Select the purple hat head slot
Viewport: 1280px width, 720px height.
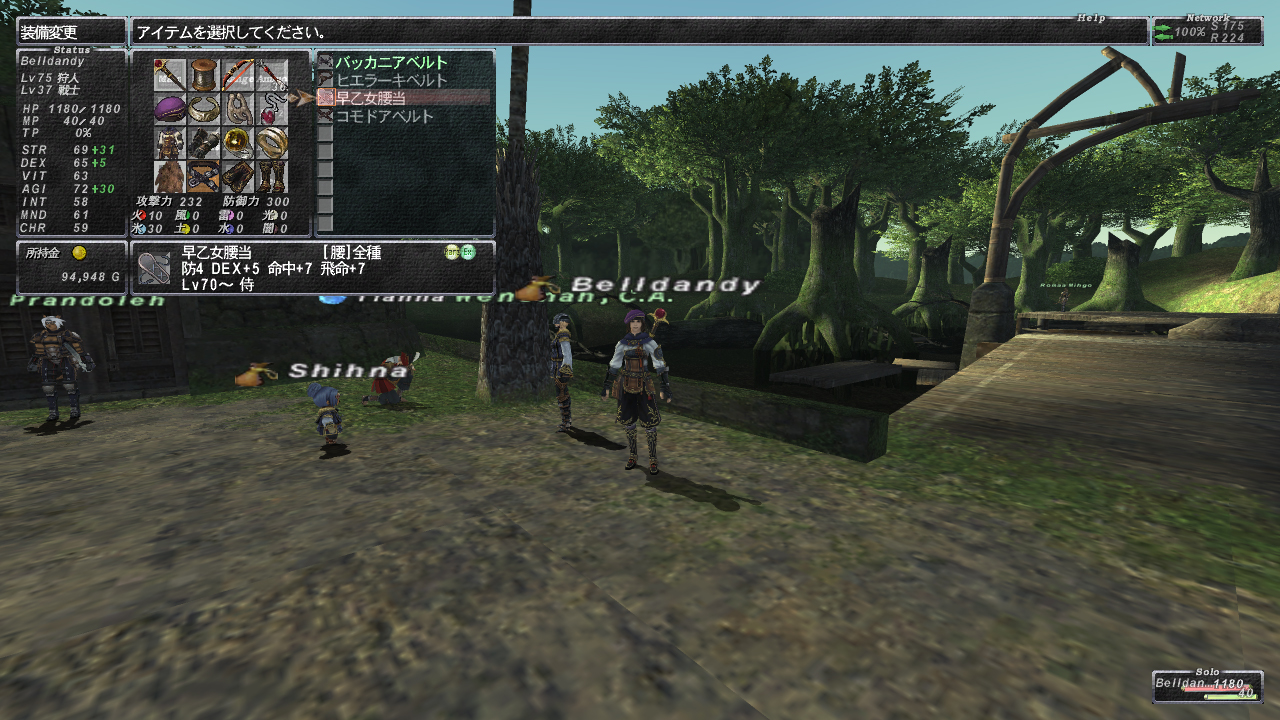(x=170, y=109)
